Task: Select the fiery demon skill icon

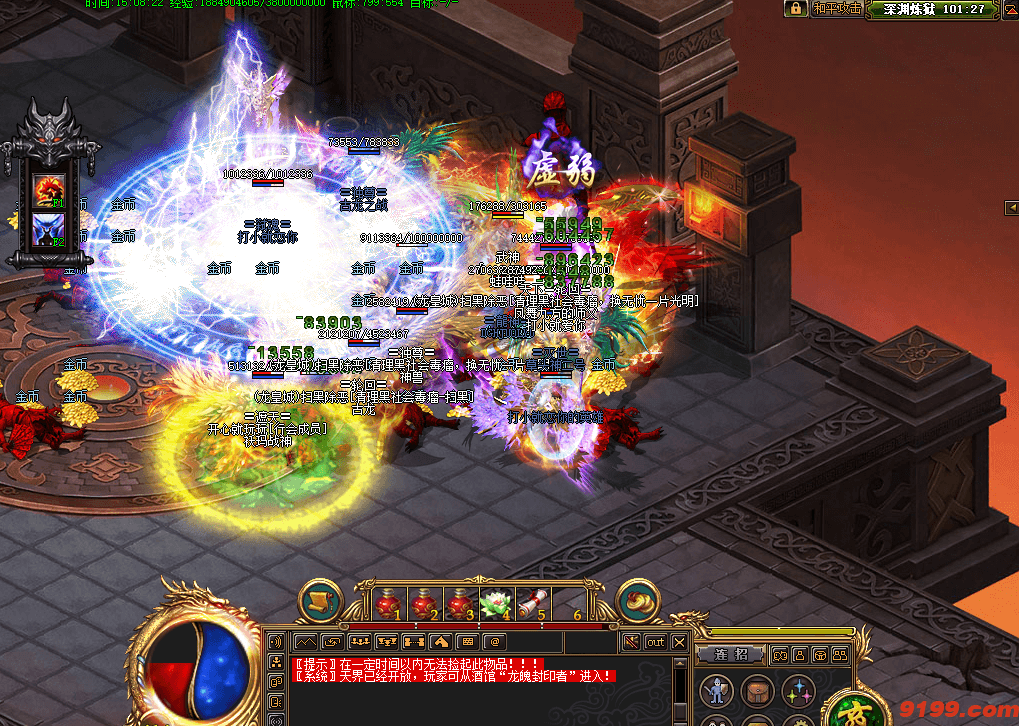Action: click(49, 188)
